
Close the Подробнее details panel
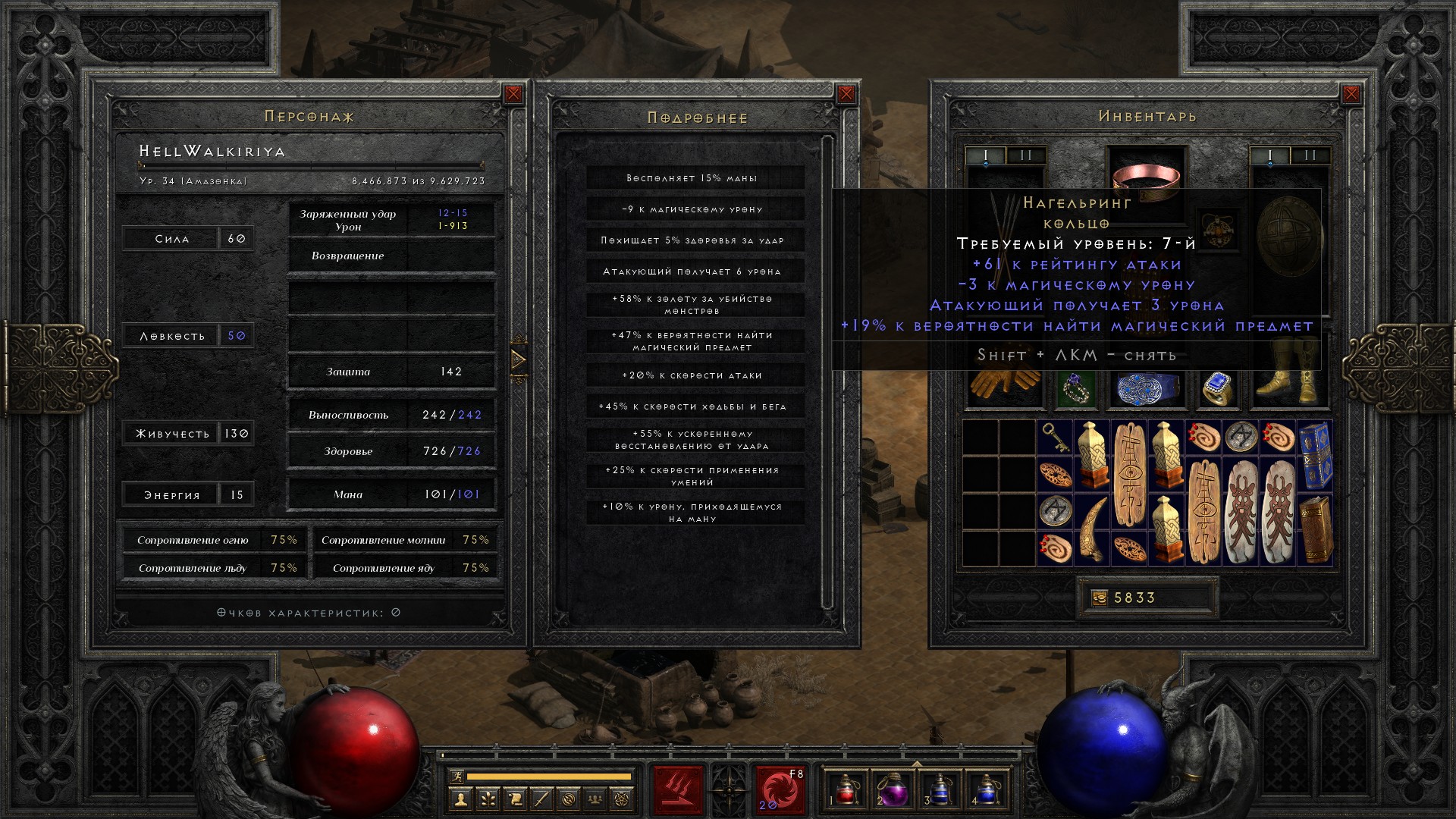[x=846, y=94]
